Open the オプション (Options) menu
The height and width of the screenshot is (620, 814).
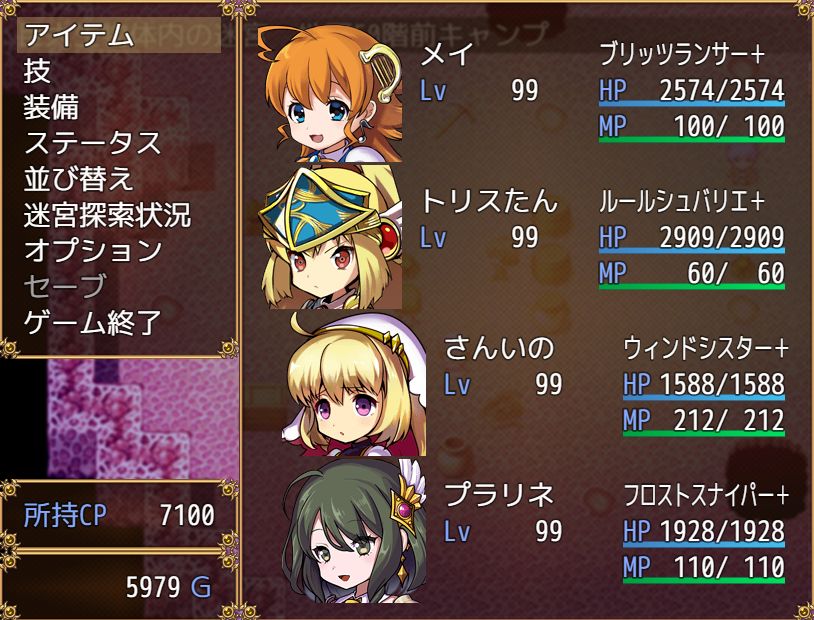[92, 251]
